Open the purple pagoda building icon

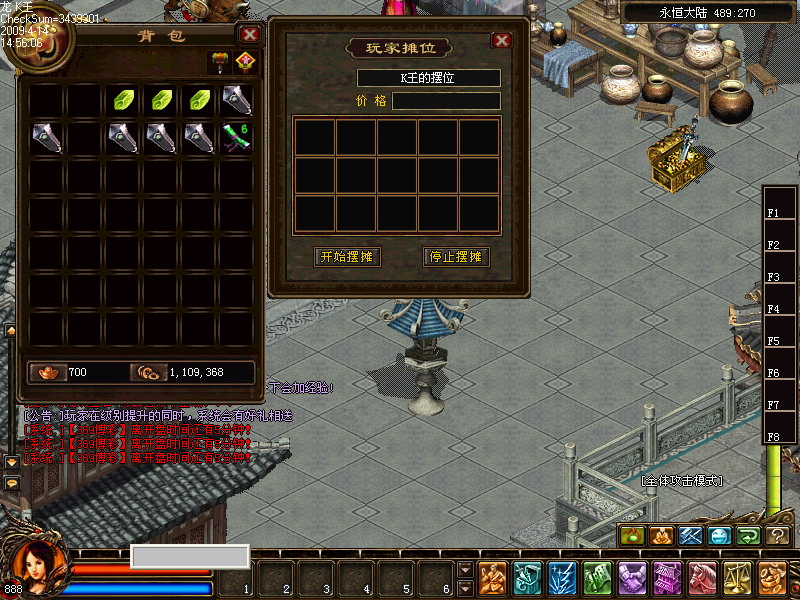coord(668,578)
